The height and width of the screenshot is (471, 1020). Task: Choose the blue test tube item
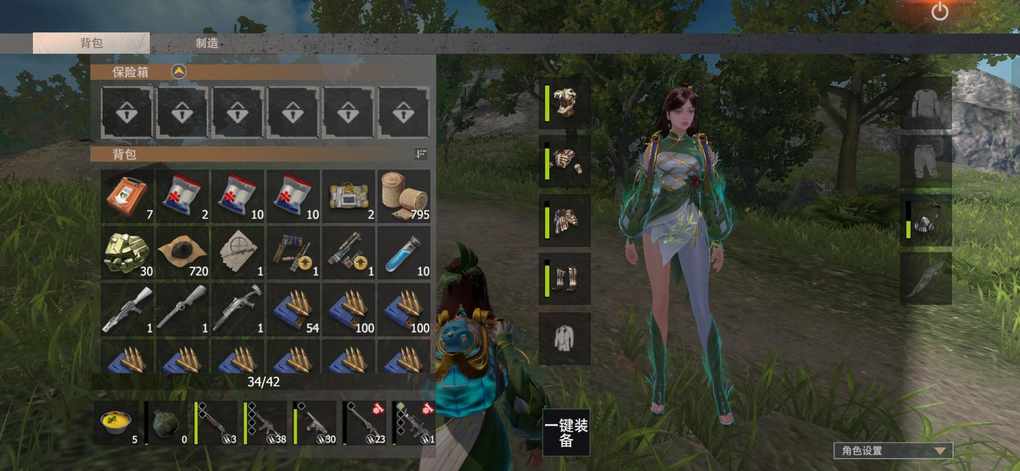404,252
